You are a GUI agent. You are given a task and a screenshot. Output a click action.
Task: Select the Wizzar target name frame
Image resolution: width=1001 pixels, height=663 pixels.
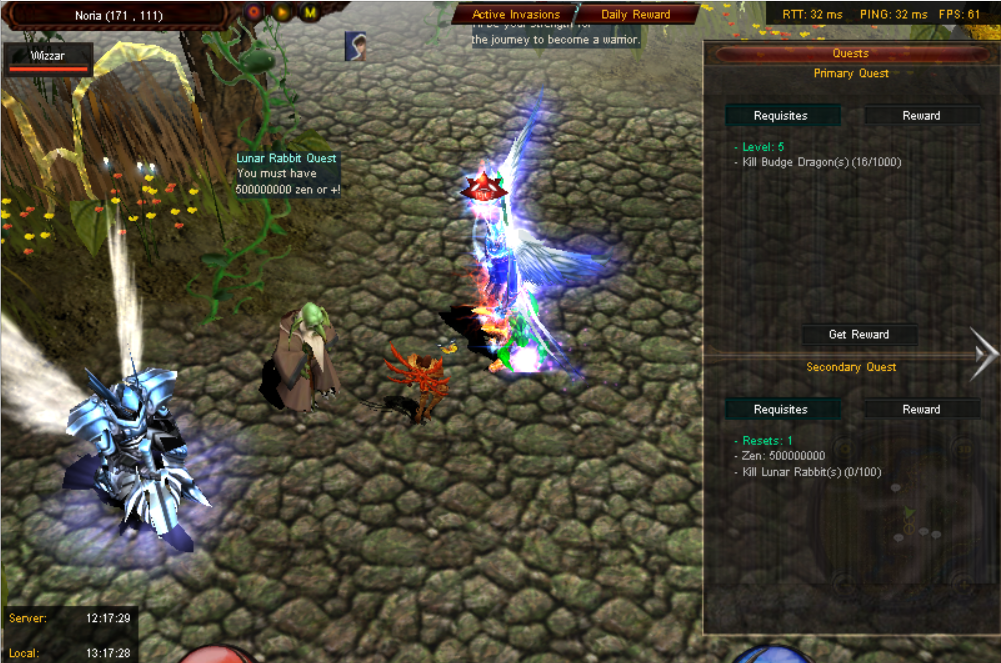pyautogui.click(x=48, y=58)
